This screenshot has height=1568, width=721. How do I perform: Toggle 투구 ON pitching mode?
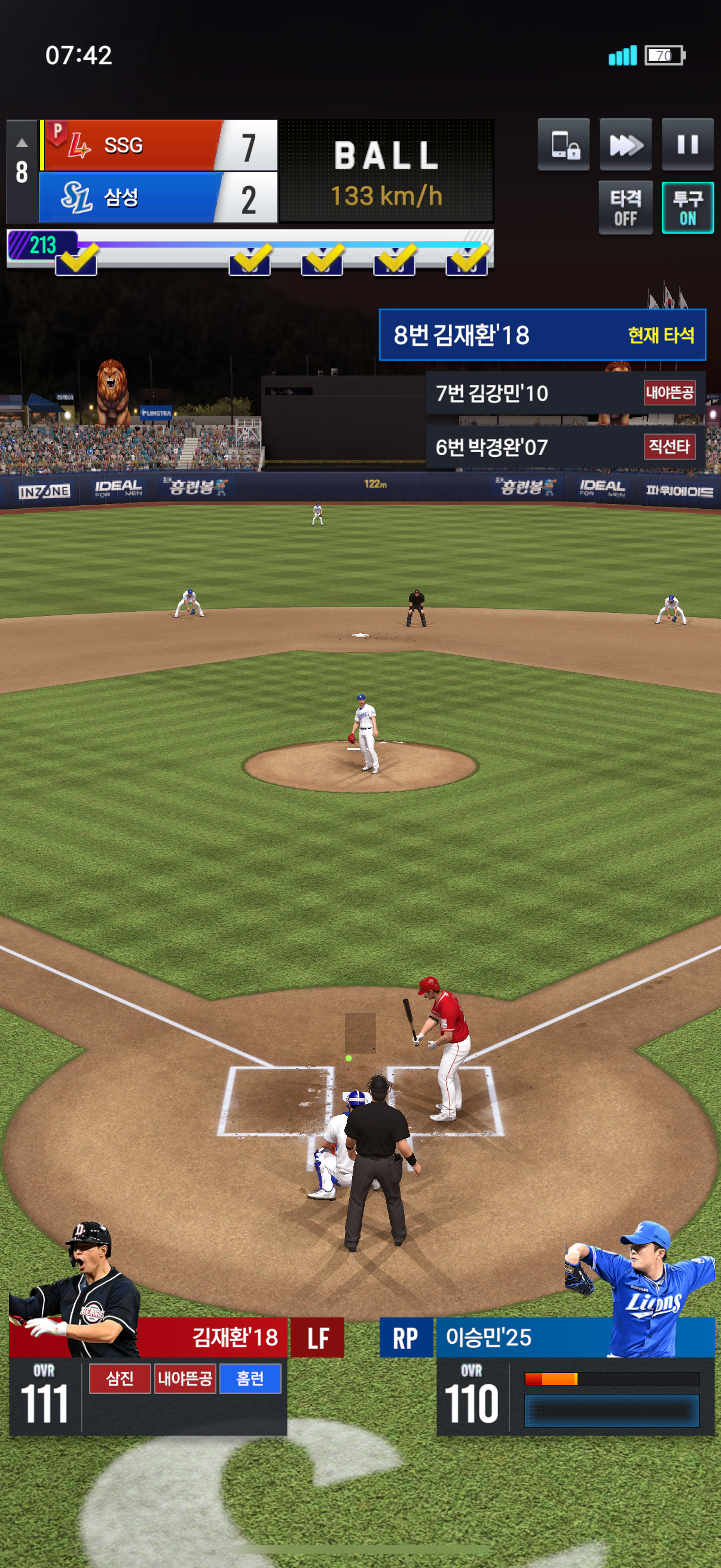coord(687,207)
